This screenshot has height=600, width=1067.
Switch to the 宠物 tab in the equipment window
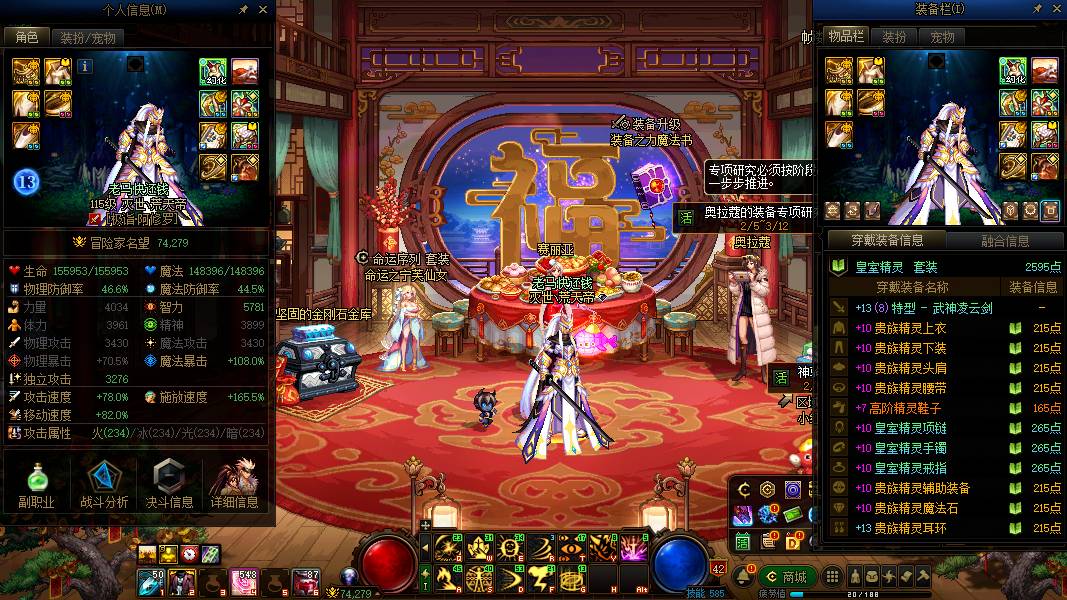tap(942, 37)
